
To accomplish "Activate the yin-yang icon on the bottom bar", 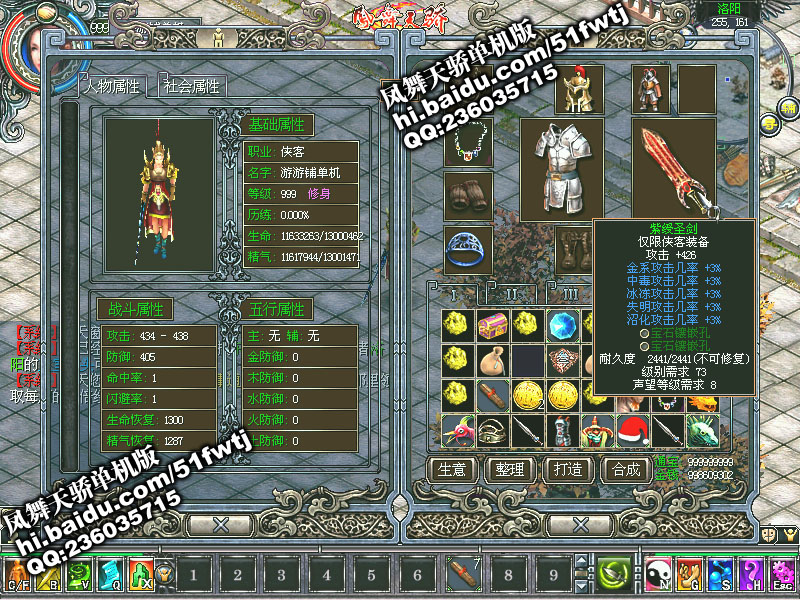I will [659, 574].
